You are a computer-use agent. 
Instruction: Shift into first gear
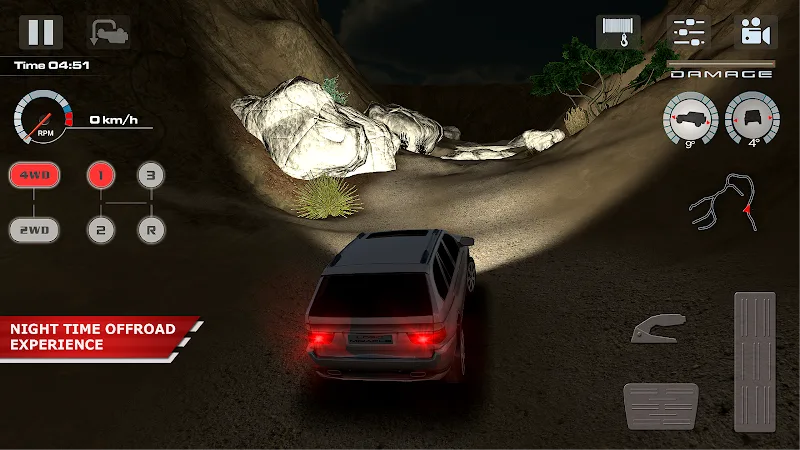click(101, 175)
